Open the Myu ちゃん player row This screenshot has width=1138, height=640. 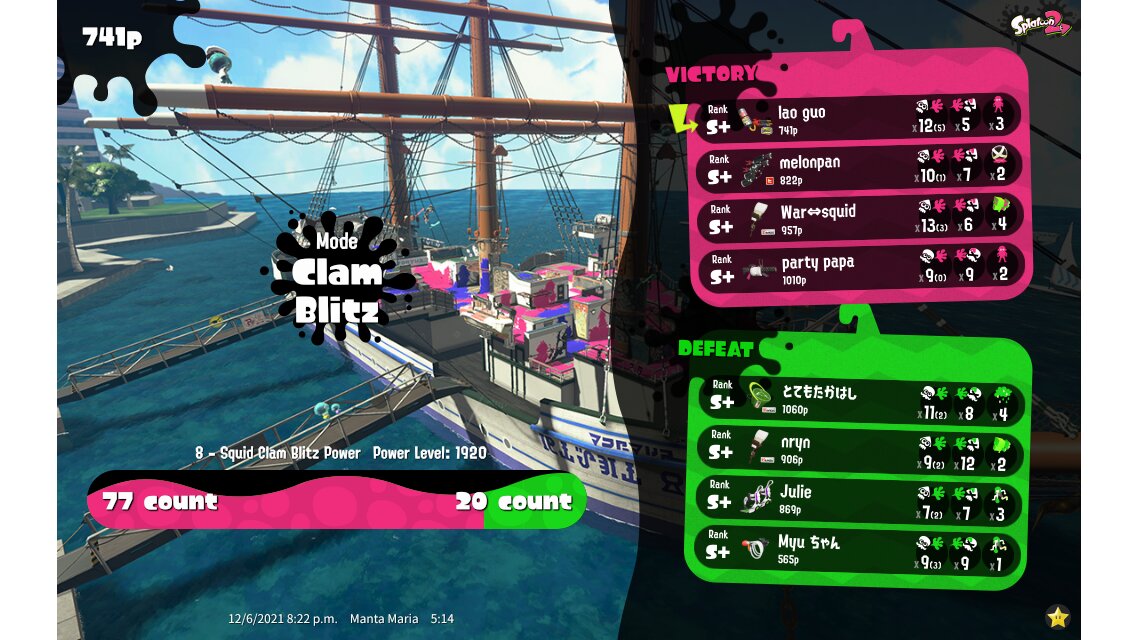pyautogui.click(x=860, y=550)
